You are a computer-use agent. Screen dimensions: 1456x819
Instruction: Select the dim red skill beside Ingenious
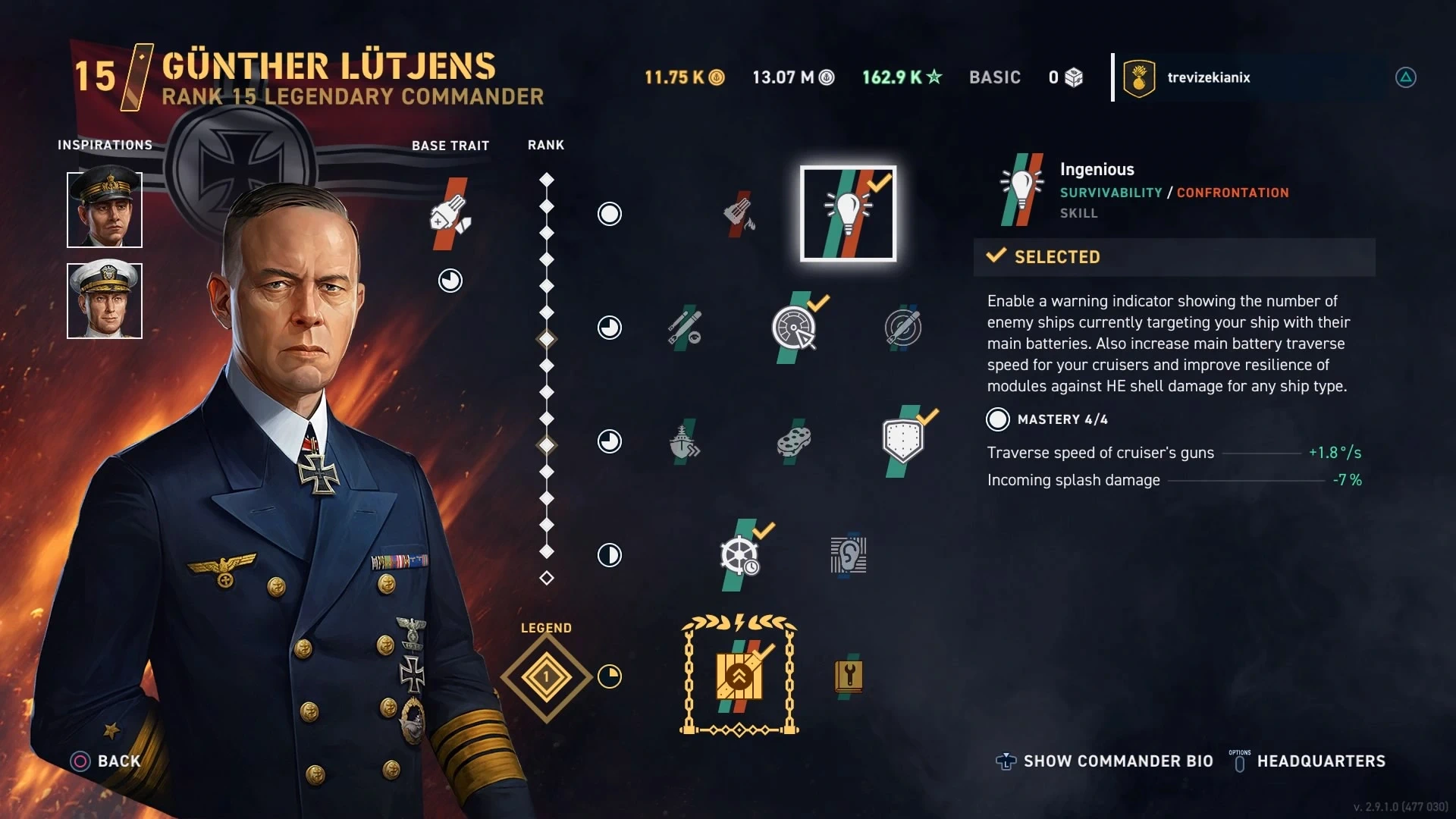click(x=739, y=214)
